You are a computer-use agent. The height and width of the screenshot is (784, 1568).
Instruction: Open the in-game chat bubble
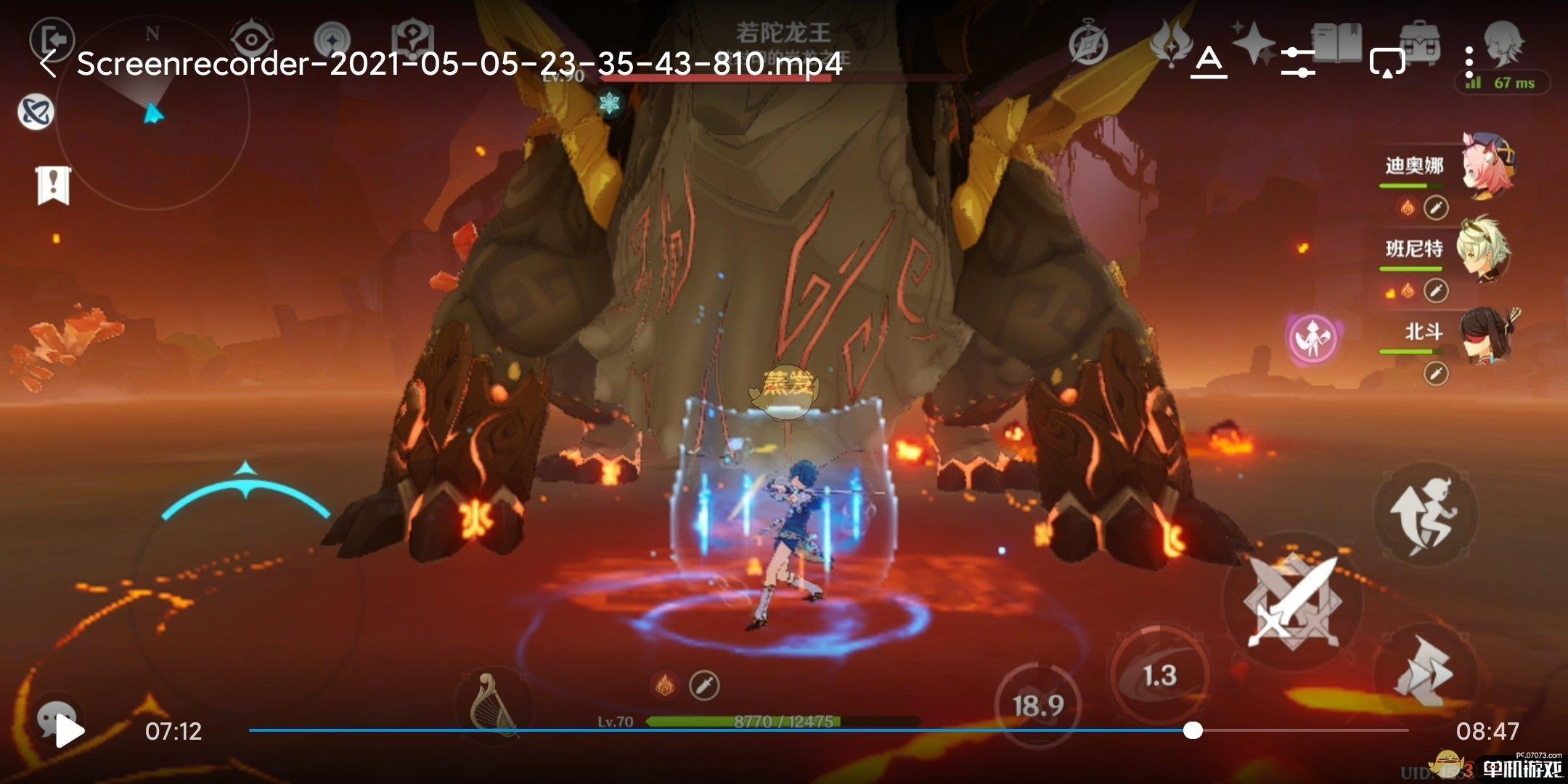coord(55,715)
